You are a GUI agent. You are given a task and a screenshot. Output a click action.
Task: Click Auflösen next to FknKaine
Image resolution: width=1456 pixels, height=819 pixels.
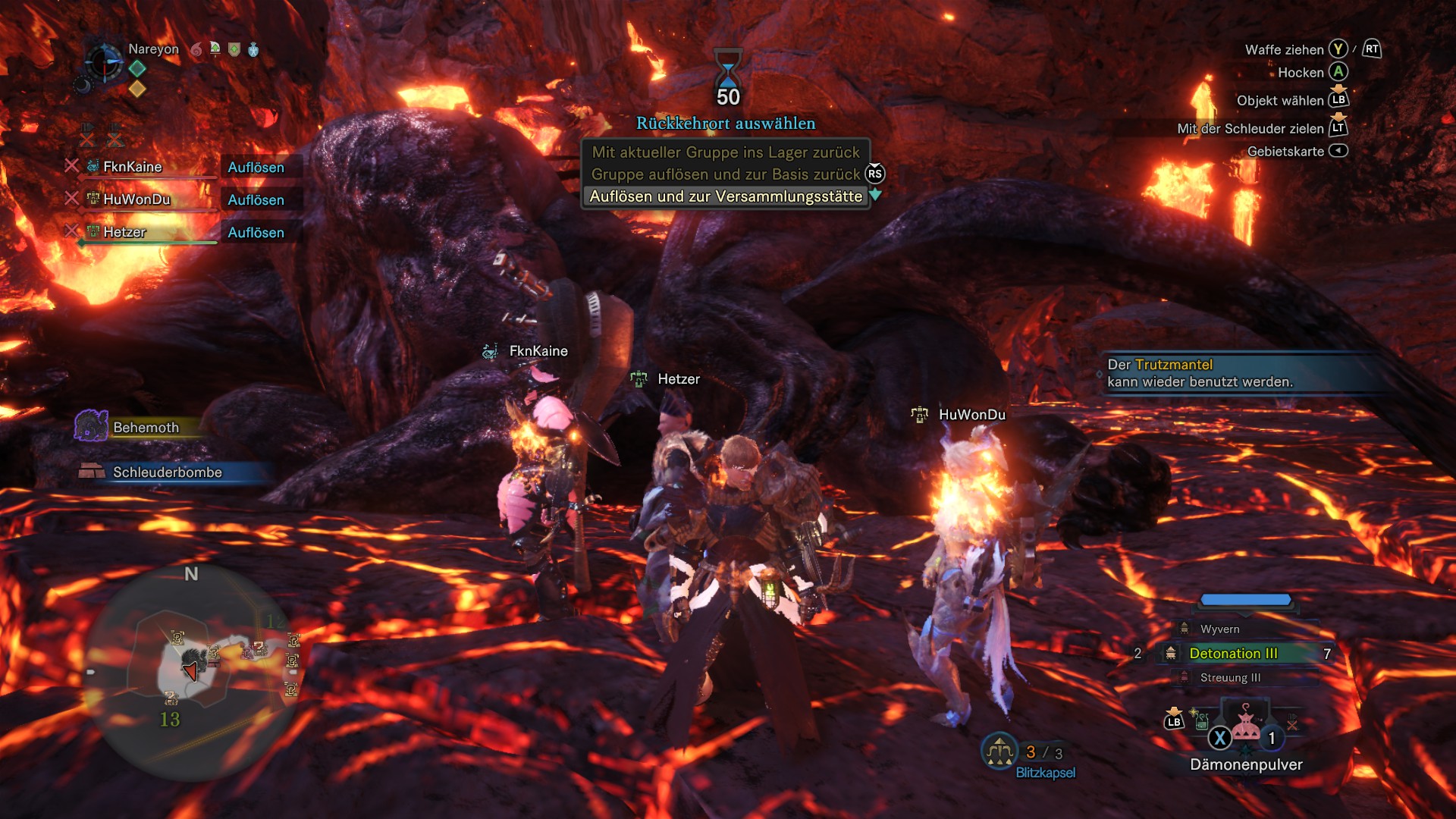point(256,167)
